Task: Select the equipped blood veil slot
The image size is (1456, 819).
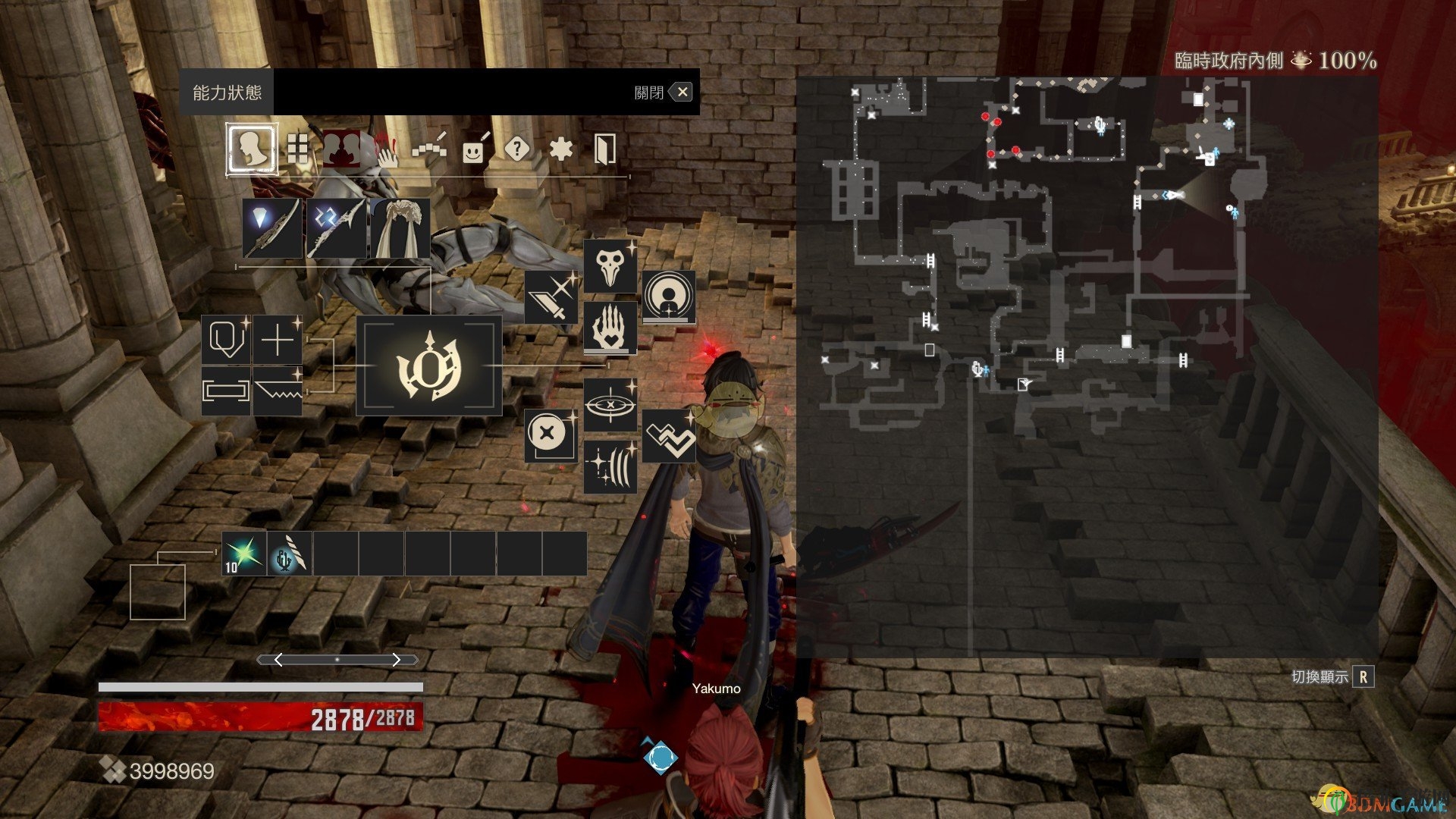Action: point(400,228)
